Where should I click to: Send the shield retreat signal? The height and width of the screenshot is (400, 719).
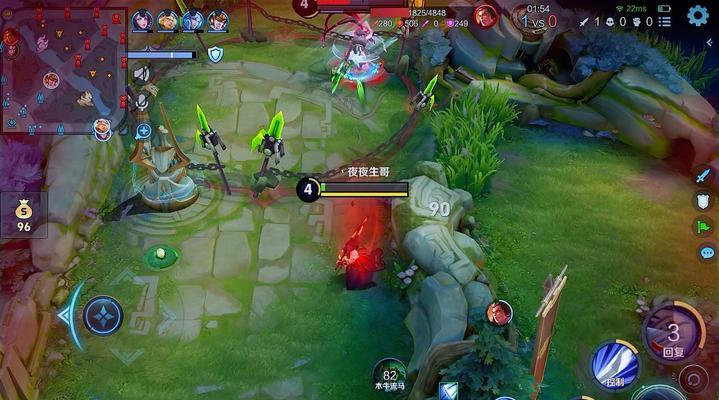(704, 200)
